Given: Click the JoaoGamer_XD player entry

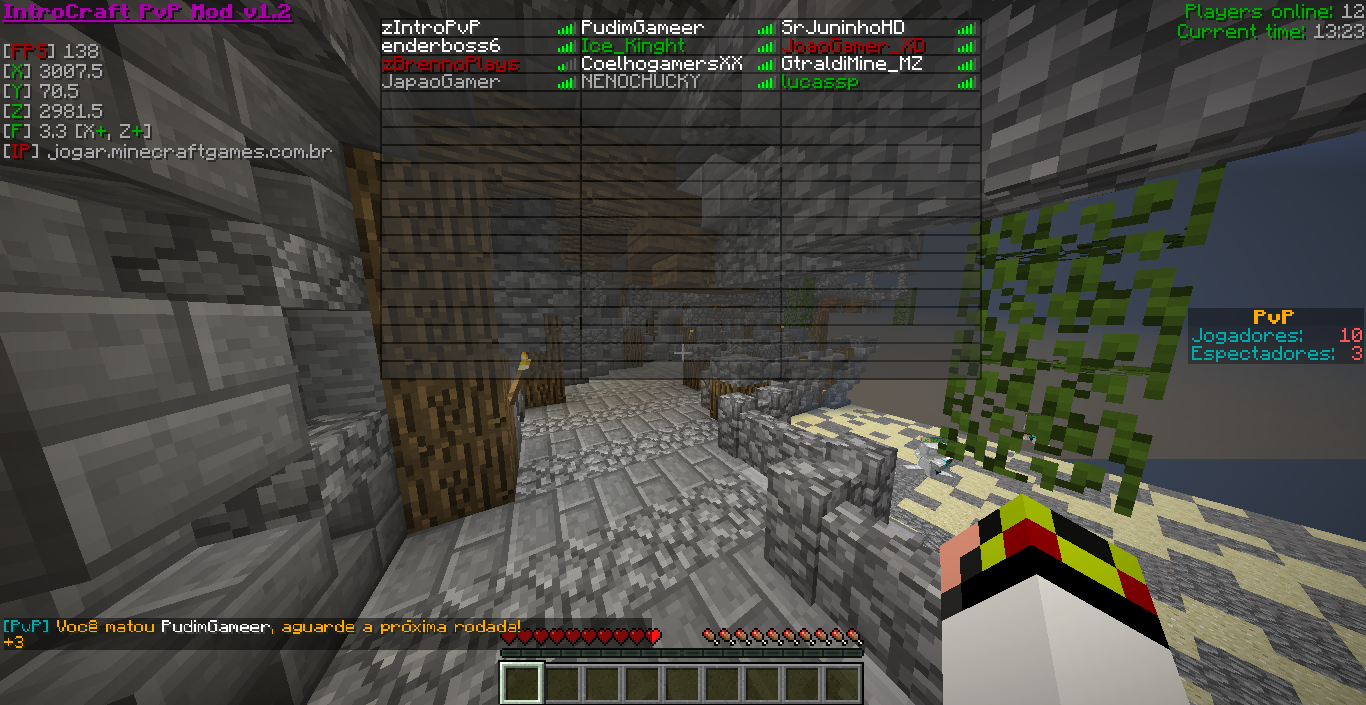Looking at the screenshot, I should 853,46.
